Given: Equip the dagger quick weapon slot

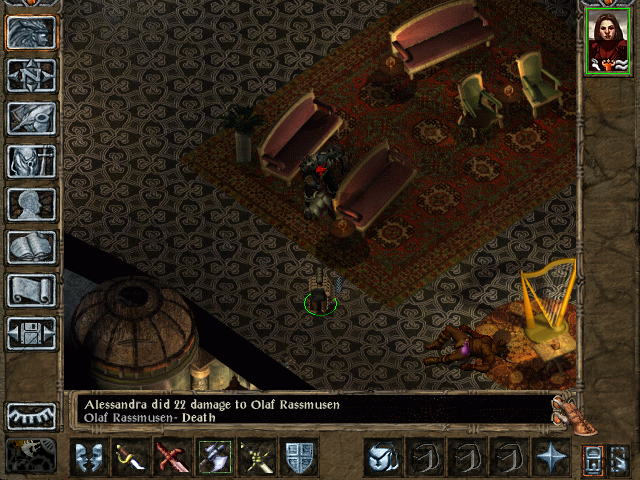Looking at the screenshot, I should [x=131, y=457].
